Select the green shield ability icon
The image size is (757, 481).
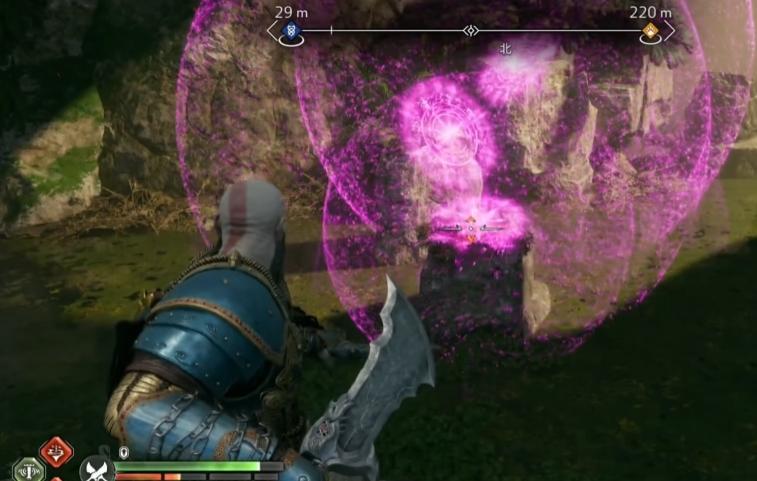click(x=27, y=470)
